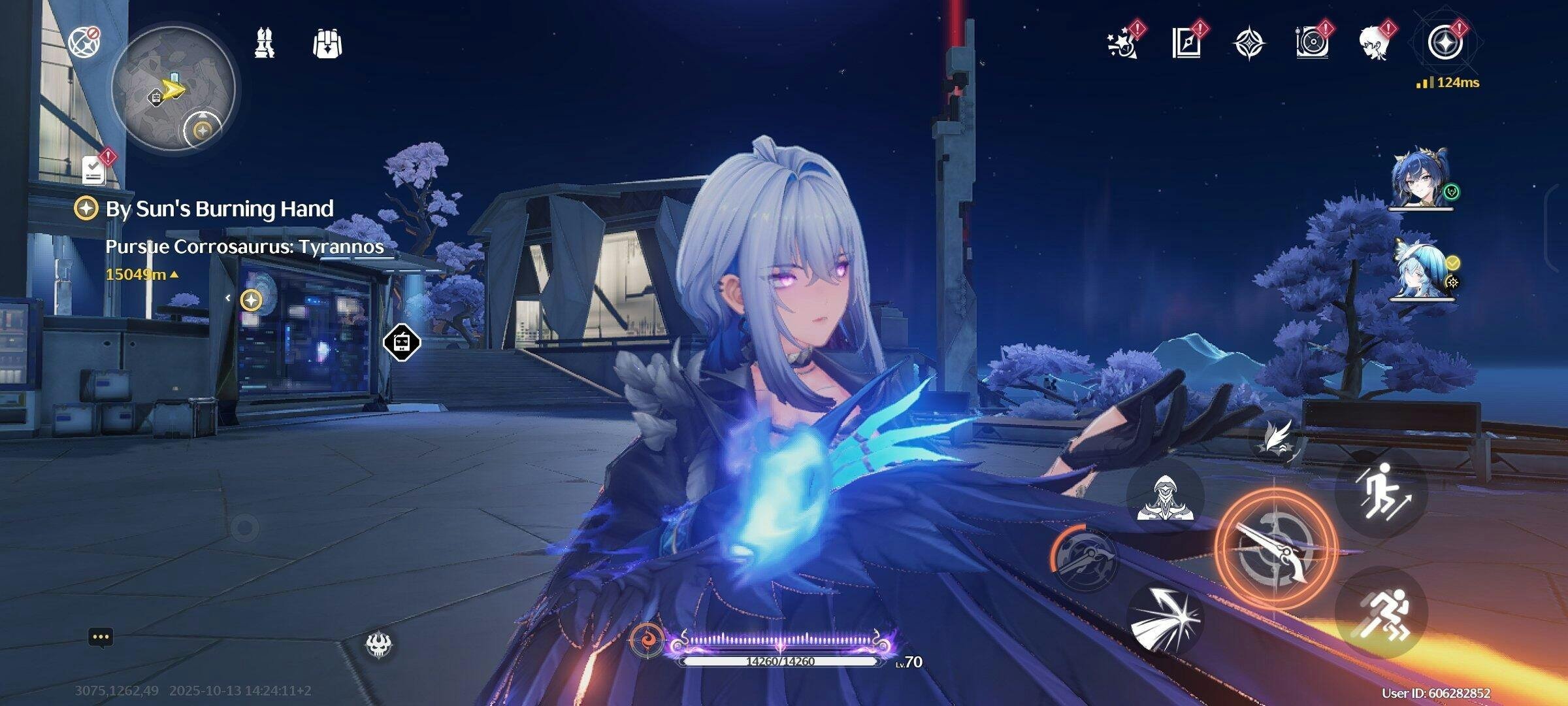
Task: Open the chat speech bubble
Action: pos(101,637)
